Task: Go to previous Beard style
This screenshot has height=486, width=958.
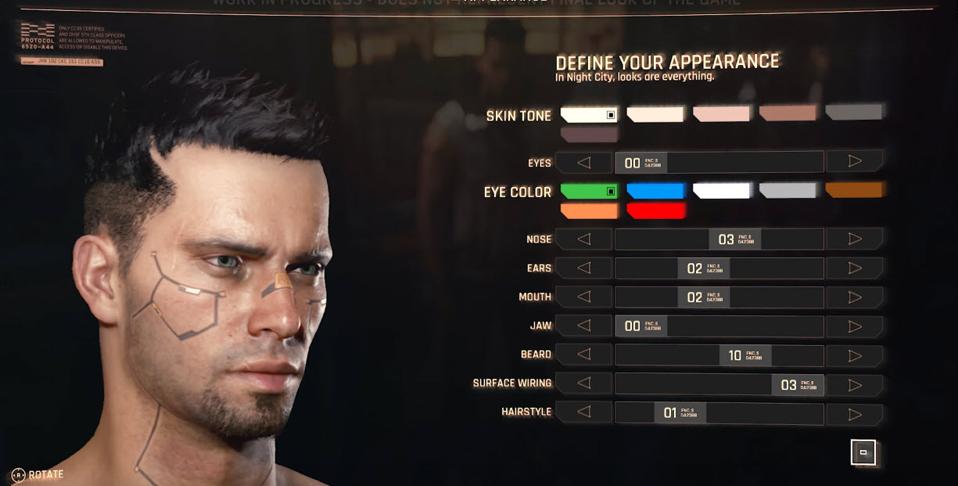Action: pyautogui.click(x=584, y=355)
